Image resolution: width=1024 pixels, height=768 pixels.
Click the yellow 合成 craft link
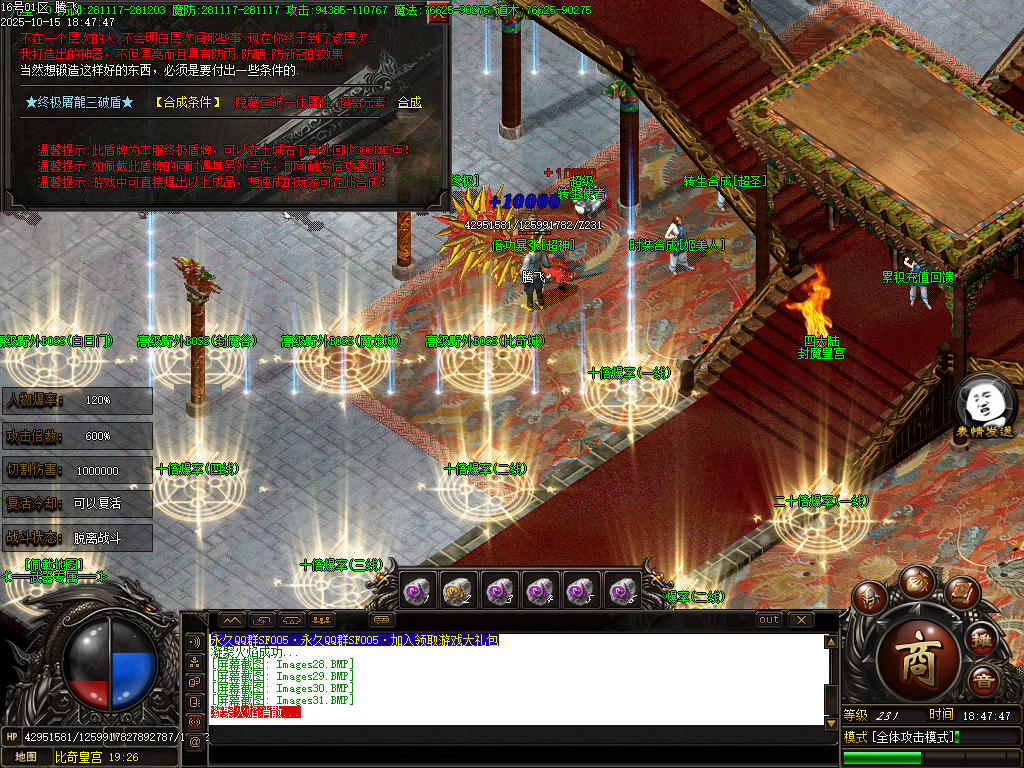pos(410,102)
